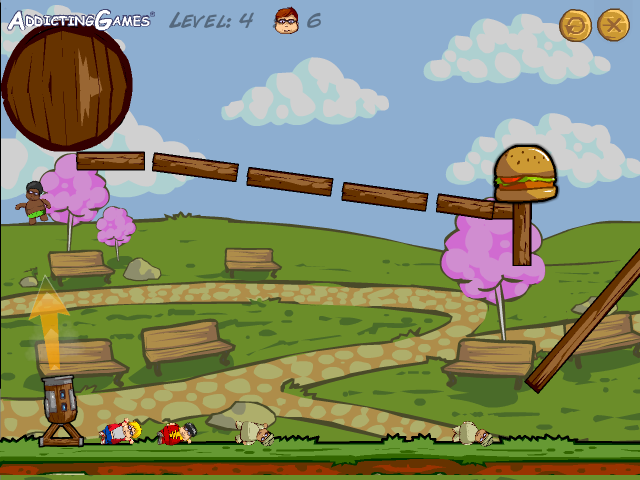Close the level with the X button
The image size is (640, 480).
(613, 24)
